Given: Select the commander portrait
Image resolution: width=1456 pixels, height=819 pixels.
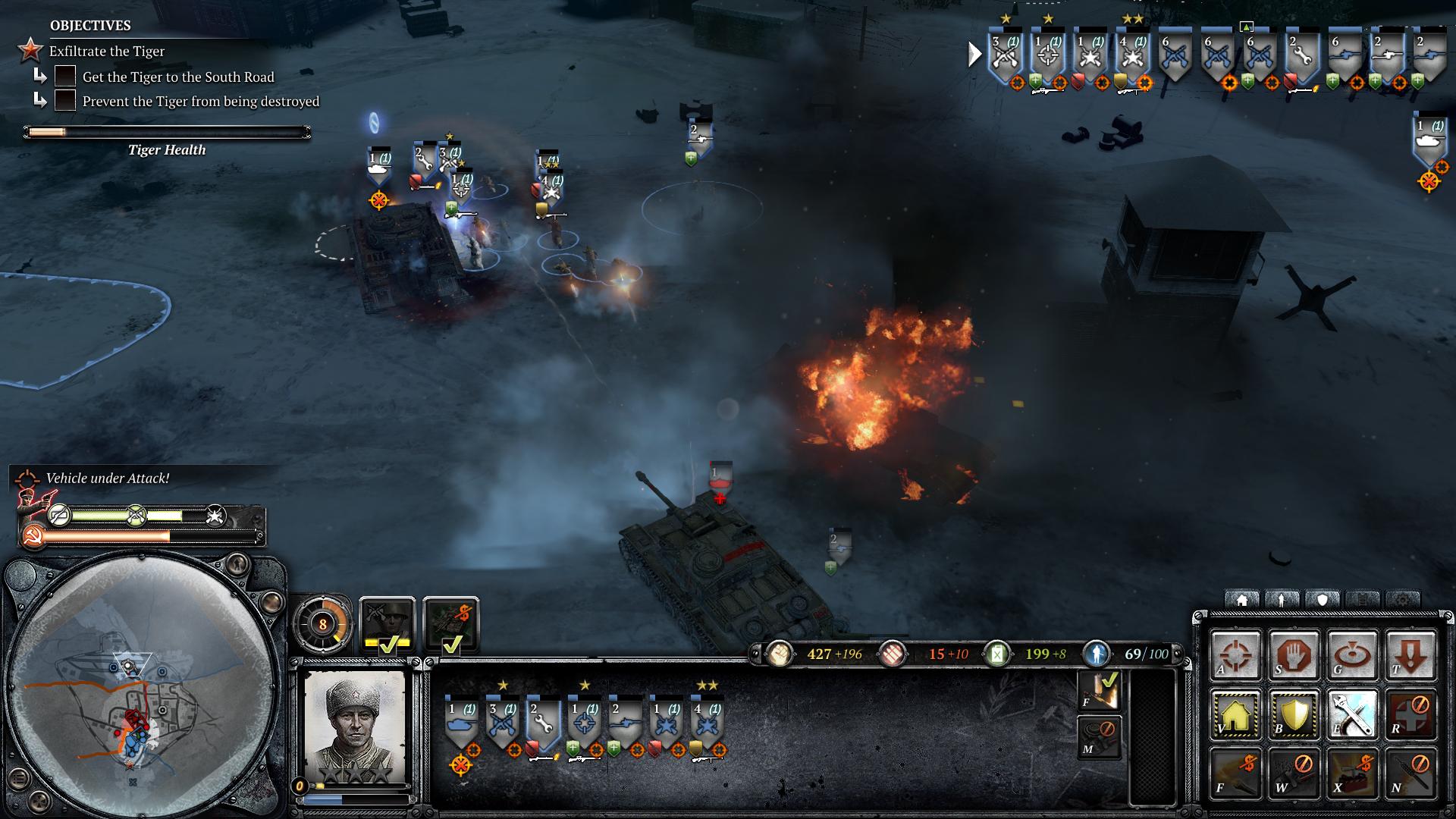Looking at the screenshot, I should (355, 724).
